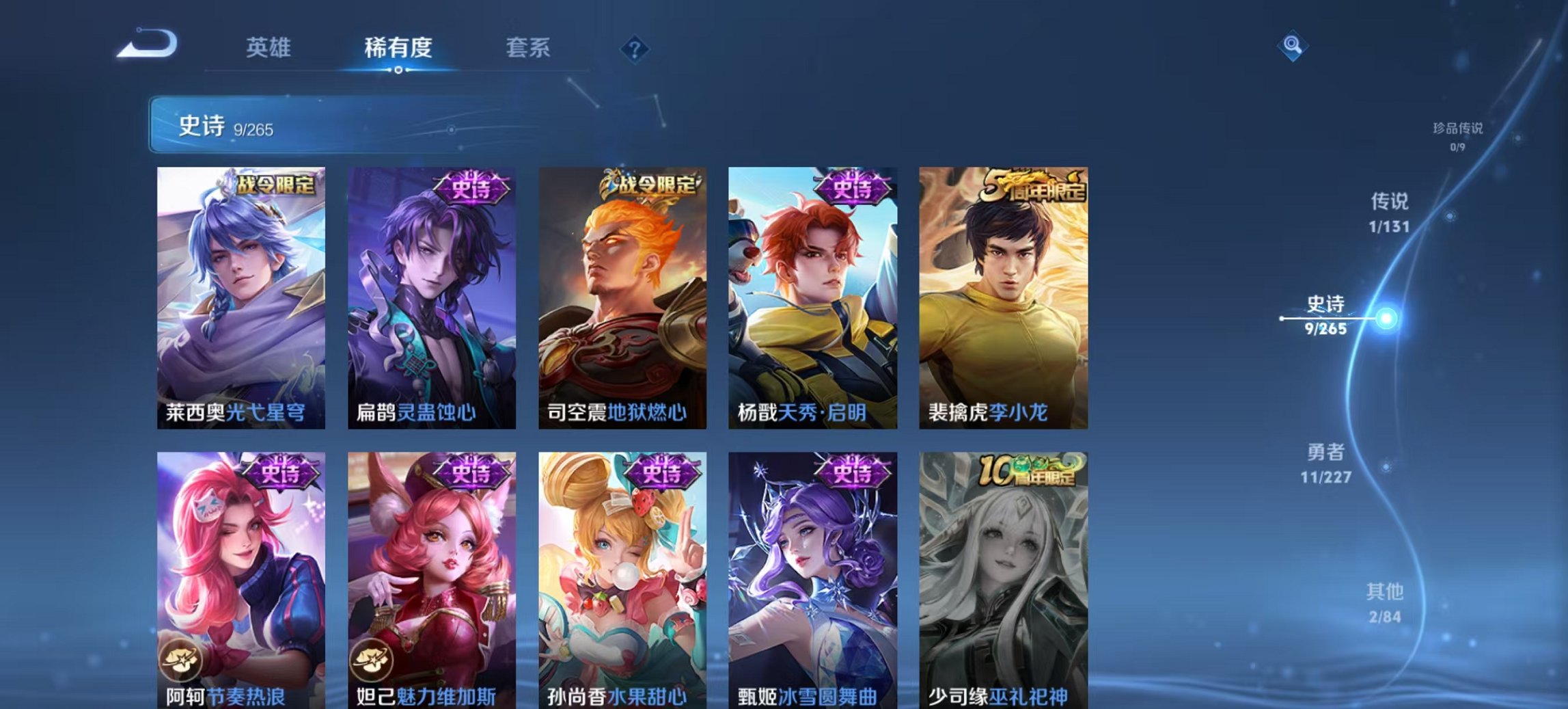Click the question mark help icon
This screenshot has height=709, width=1568.
pyautogui.click(x=634, y=48)
